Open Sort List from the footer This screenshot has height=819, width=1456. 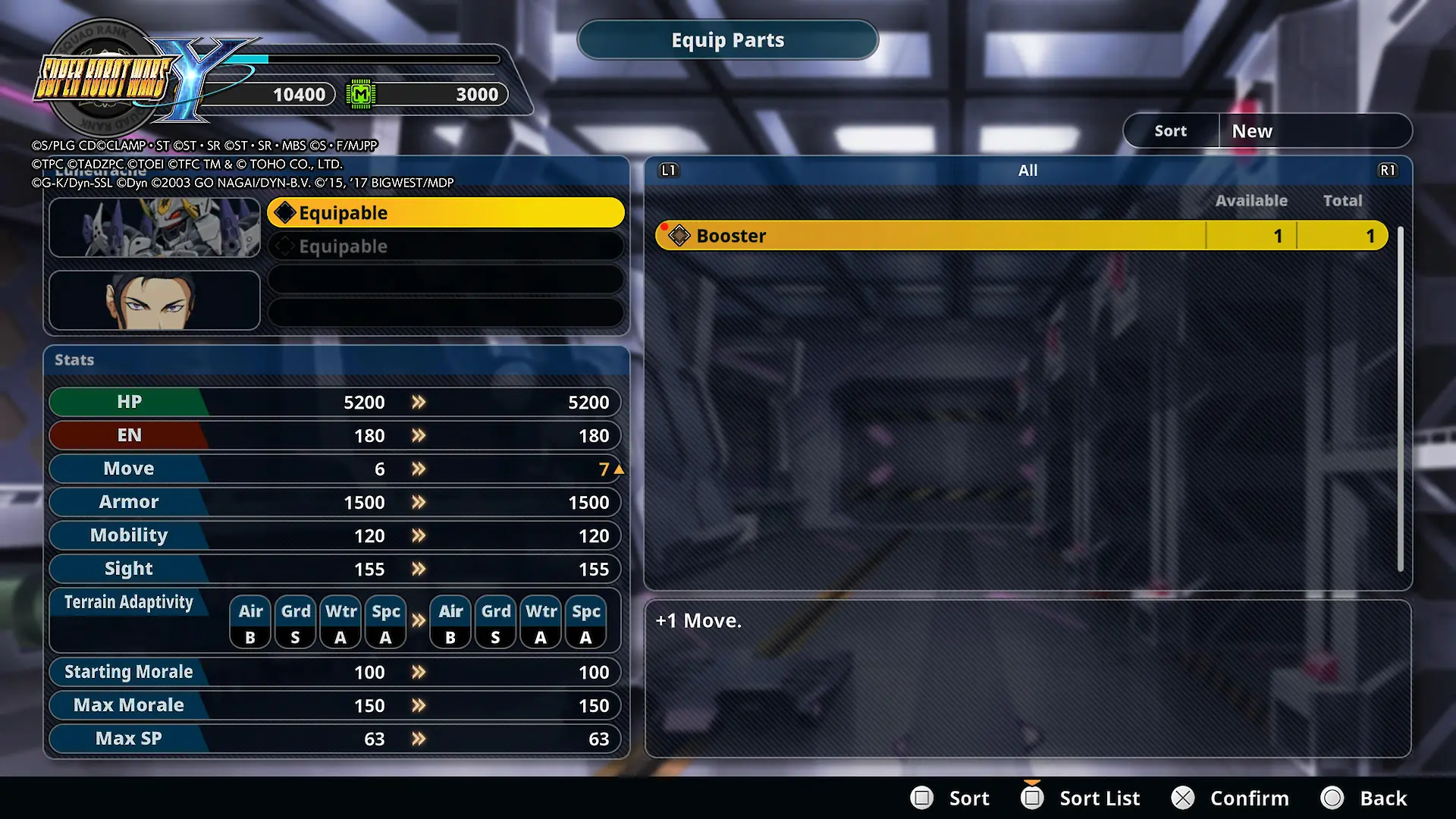click(x=1081, y=798)
